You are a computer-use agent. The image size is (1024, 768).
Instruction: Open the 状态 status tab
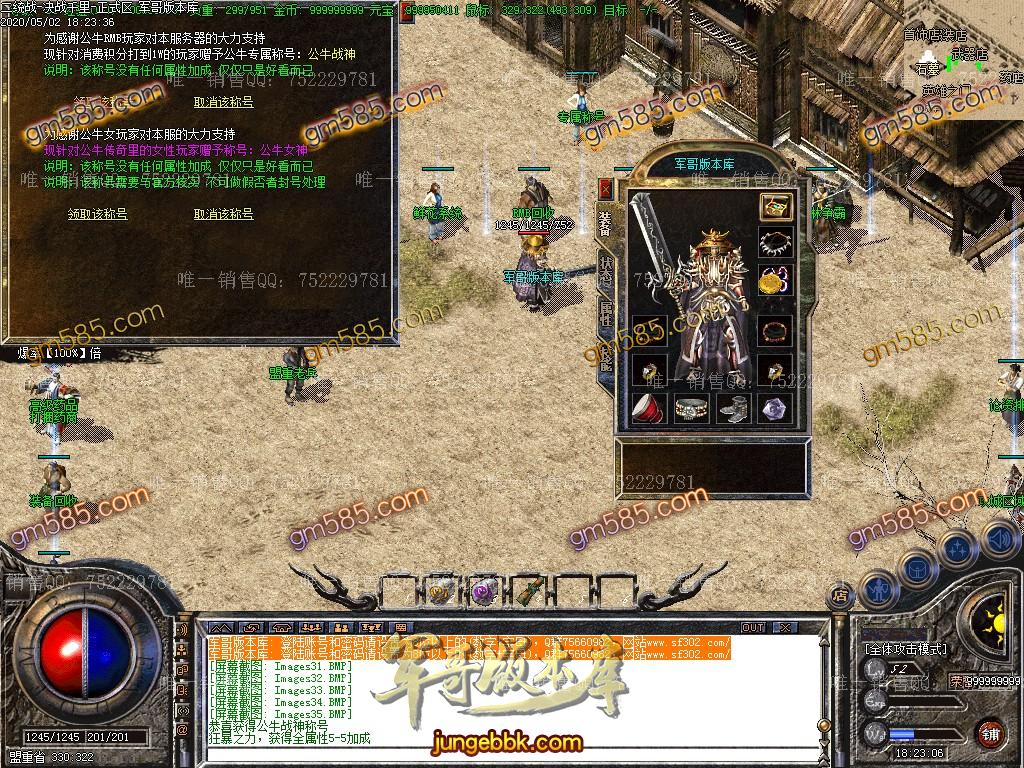pos(606,268)
